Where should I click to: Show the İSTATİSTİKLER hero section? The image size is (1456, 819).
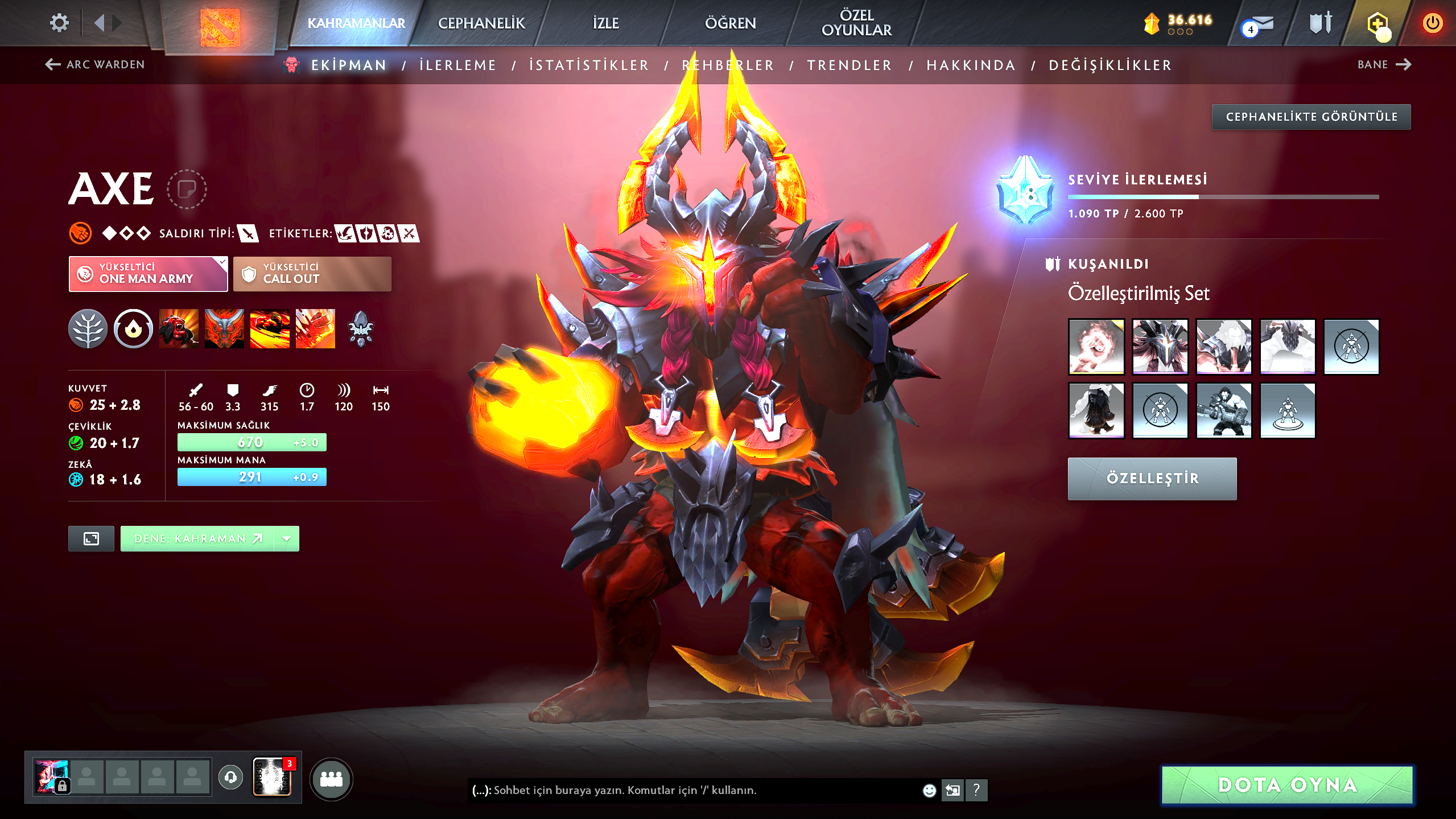pos(589,65)
